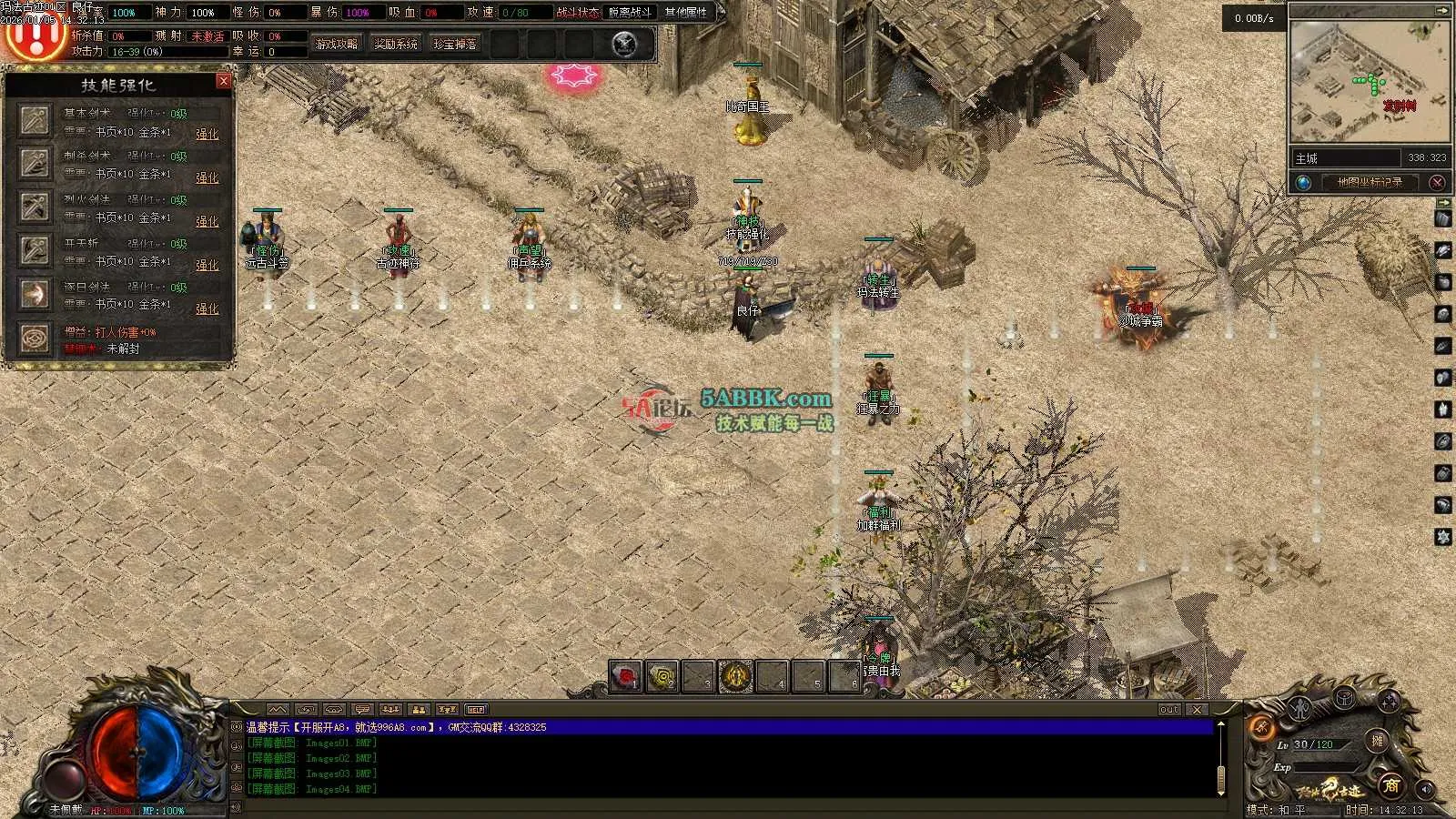Choose 强化 beside 烈火剑法
The width and height of the screenshot is (1456, 819).
coord(207,221)
